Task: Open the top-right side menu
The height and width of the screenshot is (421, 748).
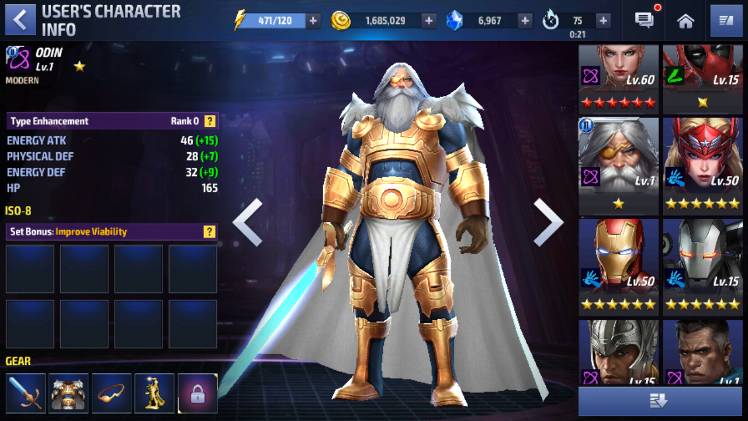Action: (x=726, y=20)
